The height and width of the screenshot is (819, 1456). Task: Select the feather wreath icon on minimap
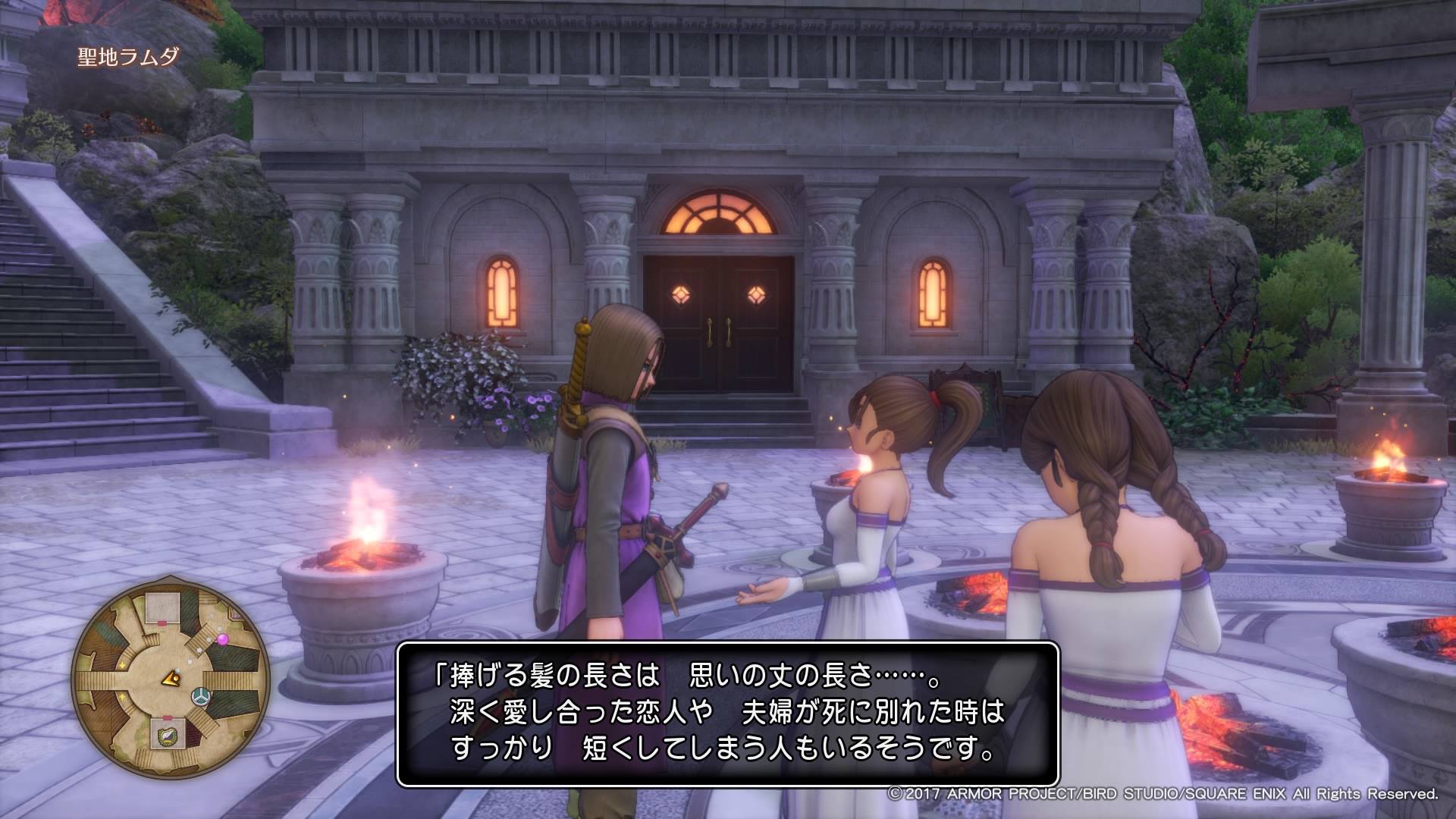(x=166, y=734)
